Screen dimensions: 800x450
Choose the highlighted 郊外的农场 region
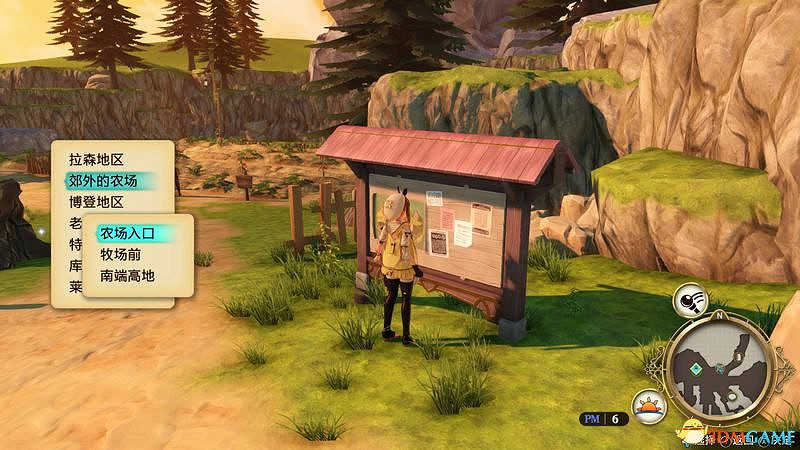[x=103, y=181]
